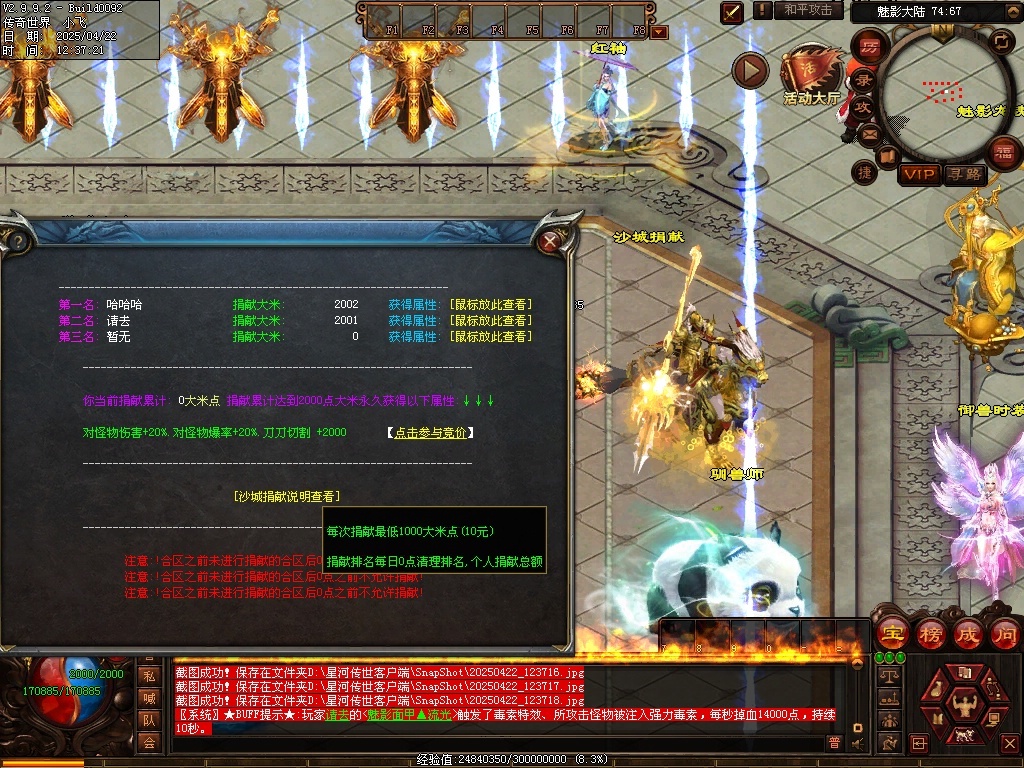Open the VIP menu

[919, 174]
